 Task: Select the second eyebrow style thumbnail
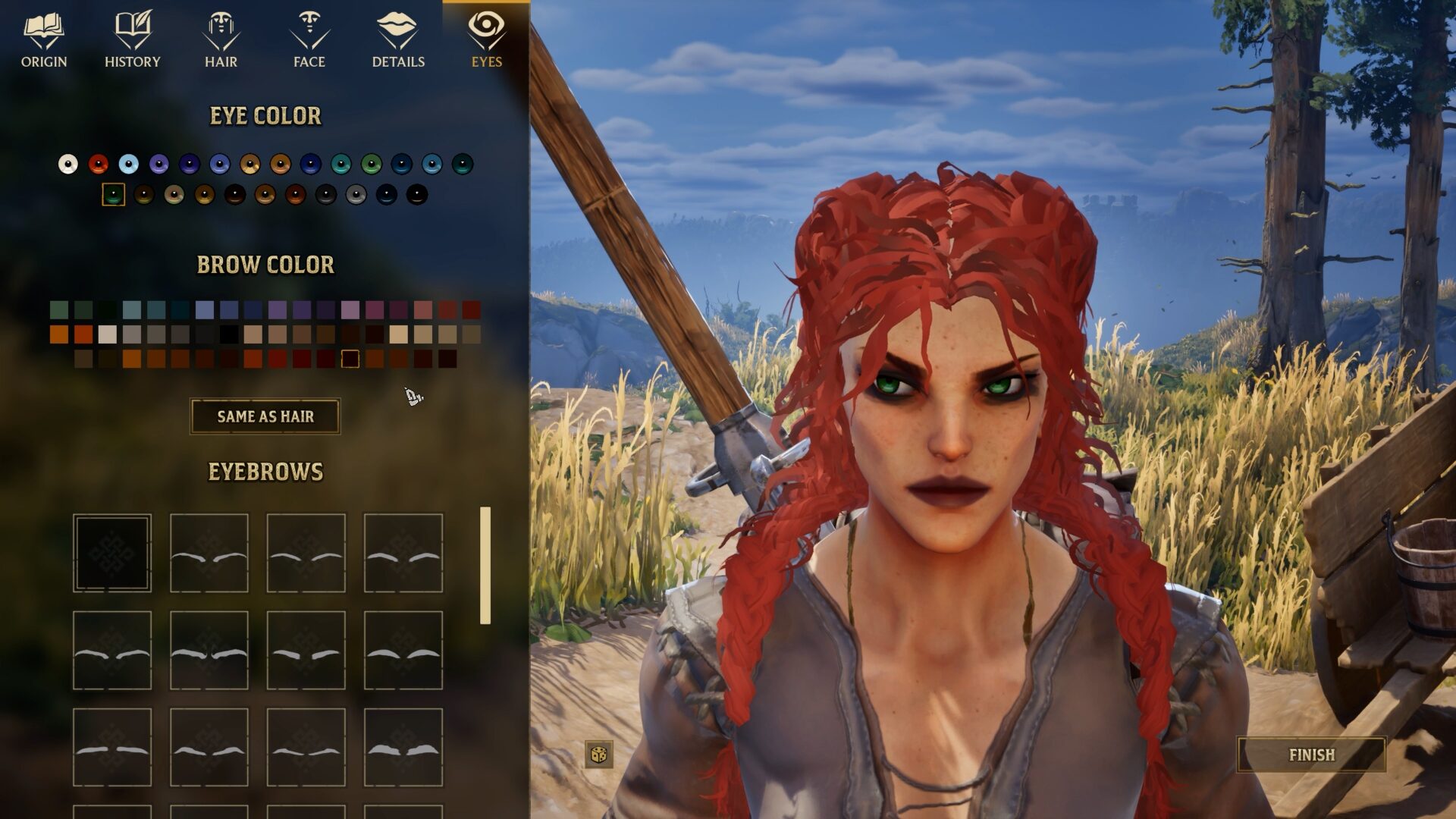[209, 552]
